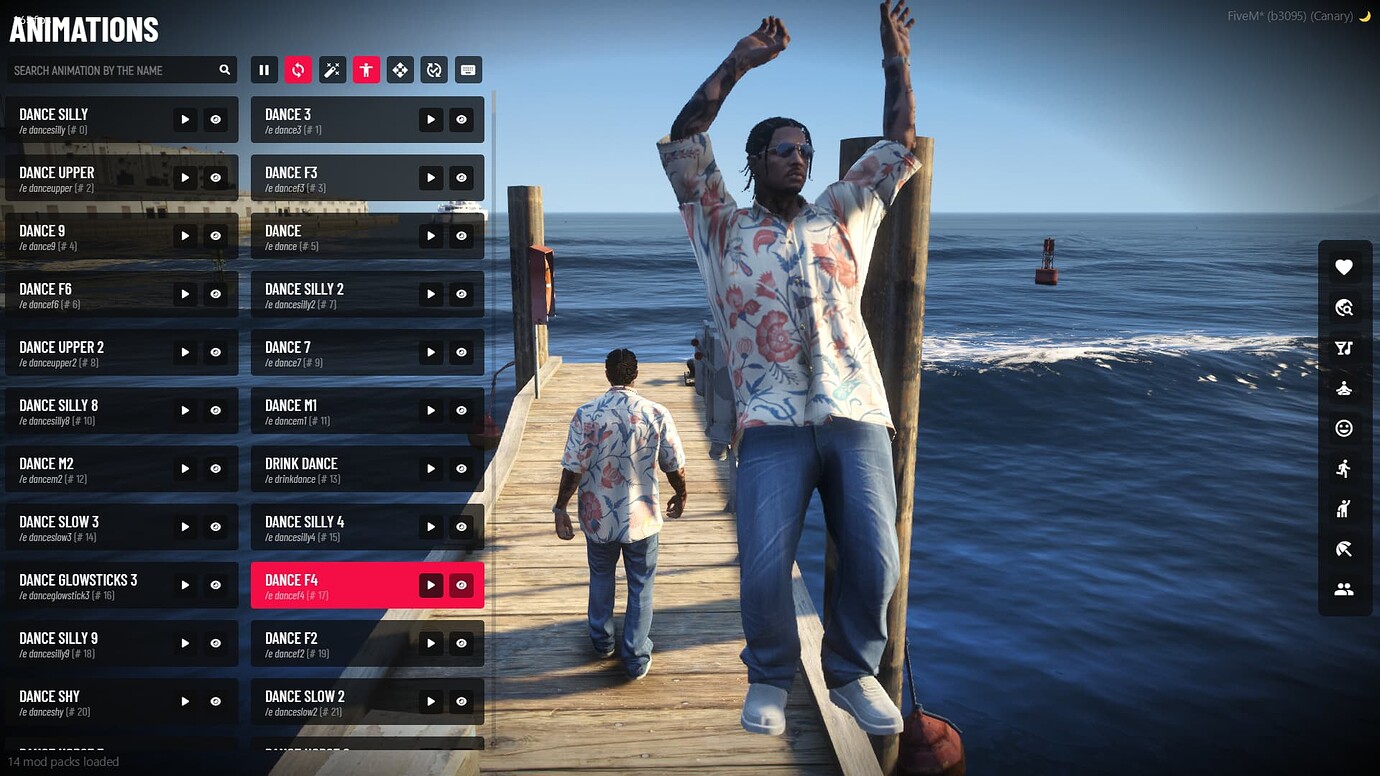Select the highlighted Dance F4 entry

(x=330, y=585)
